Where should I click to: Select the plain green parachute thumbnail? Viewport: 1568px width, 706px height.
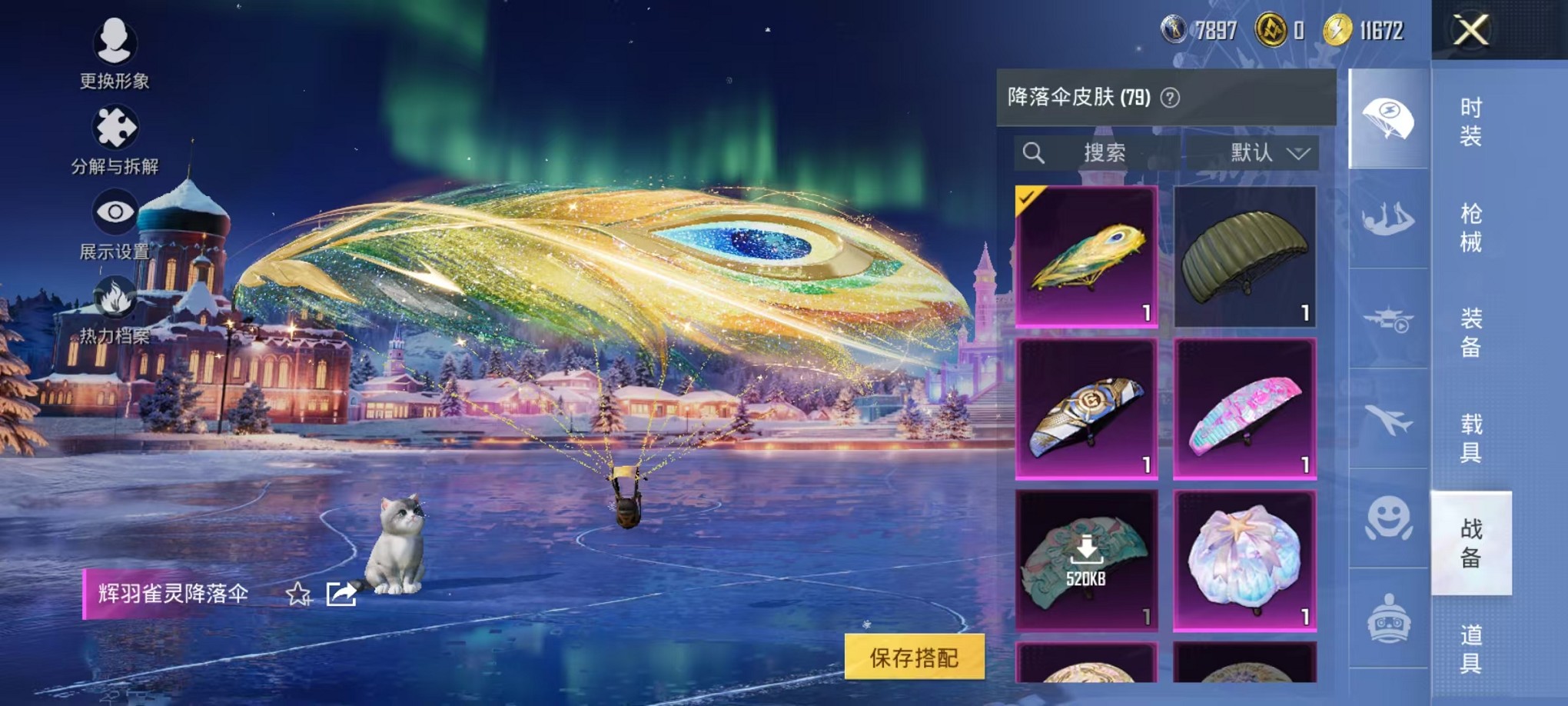[x=1245, y=258]
